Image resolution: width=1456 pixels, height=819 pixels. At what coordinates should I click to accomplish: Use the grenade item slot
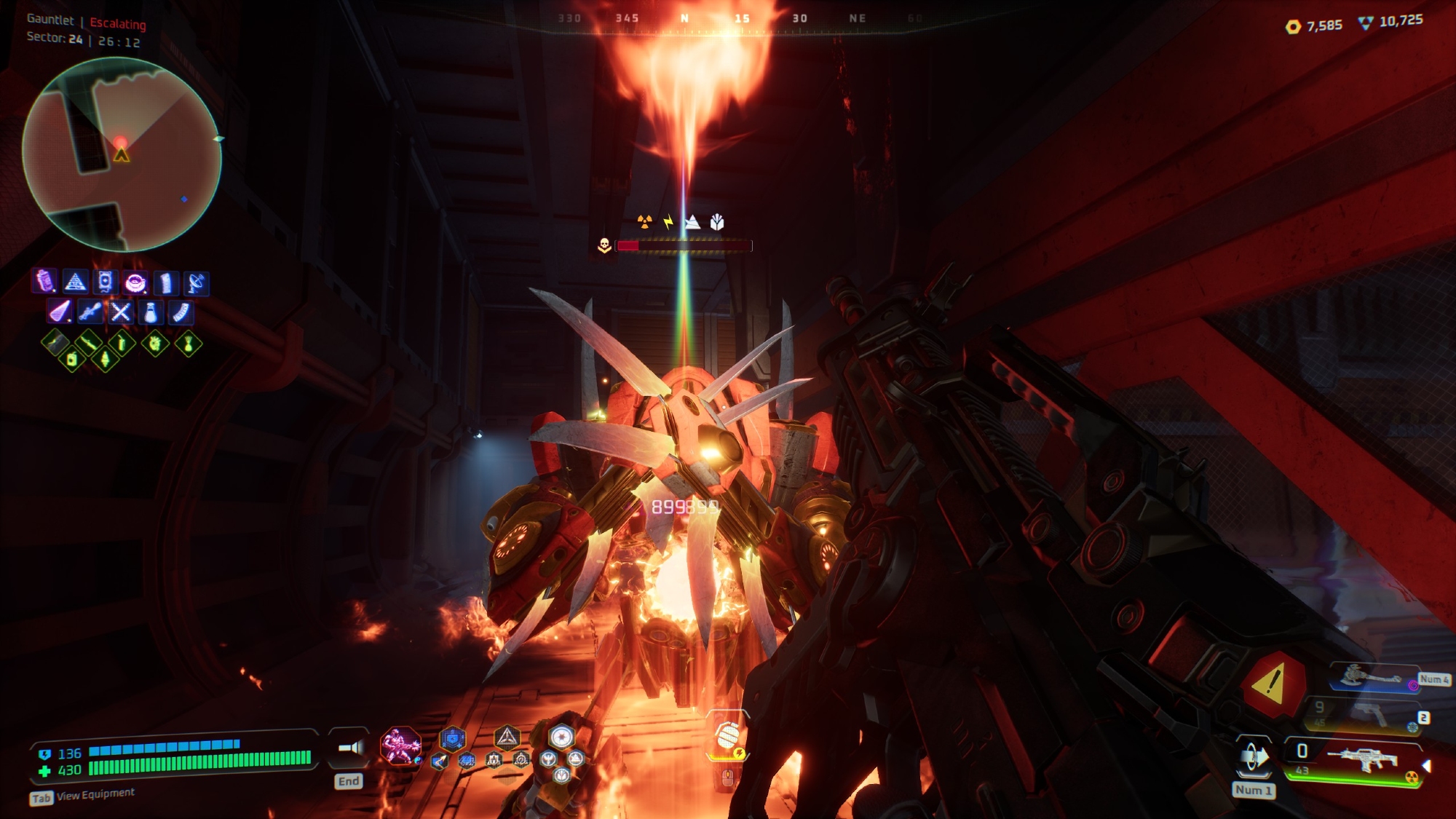coord(727,736)
